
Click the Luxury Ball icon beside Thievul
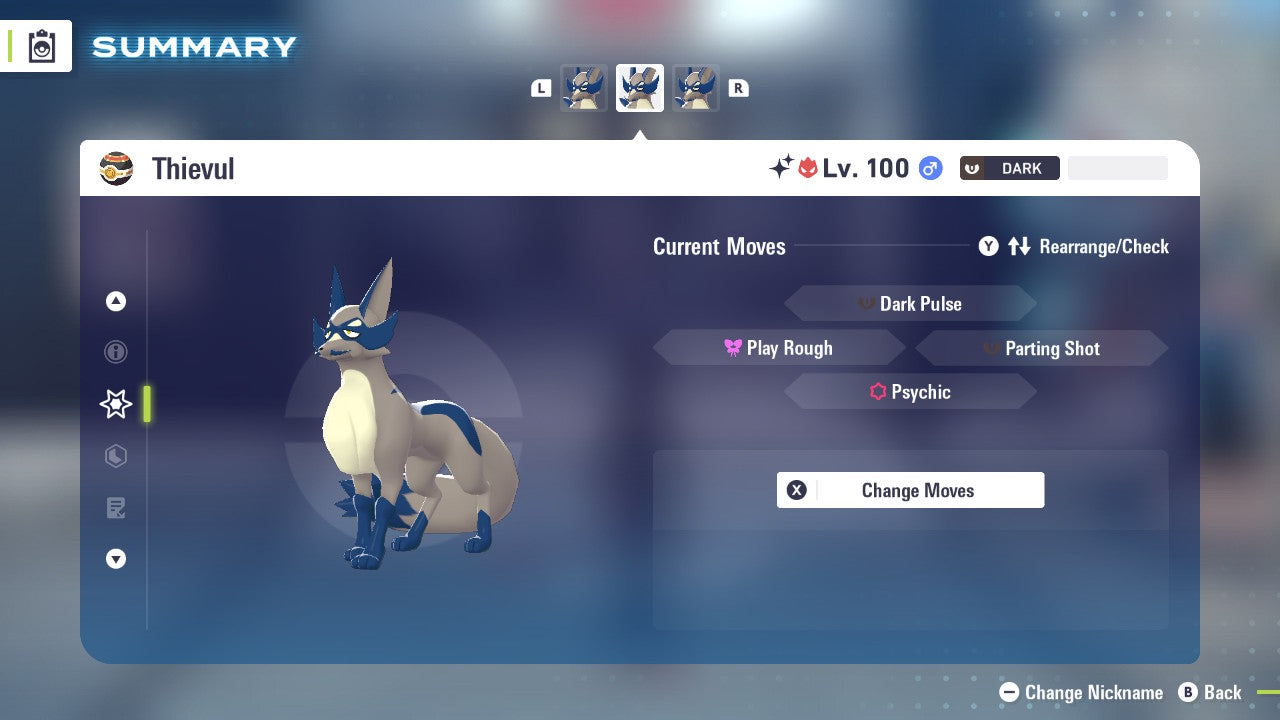click(x=116, y=168)
